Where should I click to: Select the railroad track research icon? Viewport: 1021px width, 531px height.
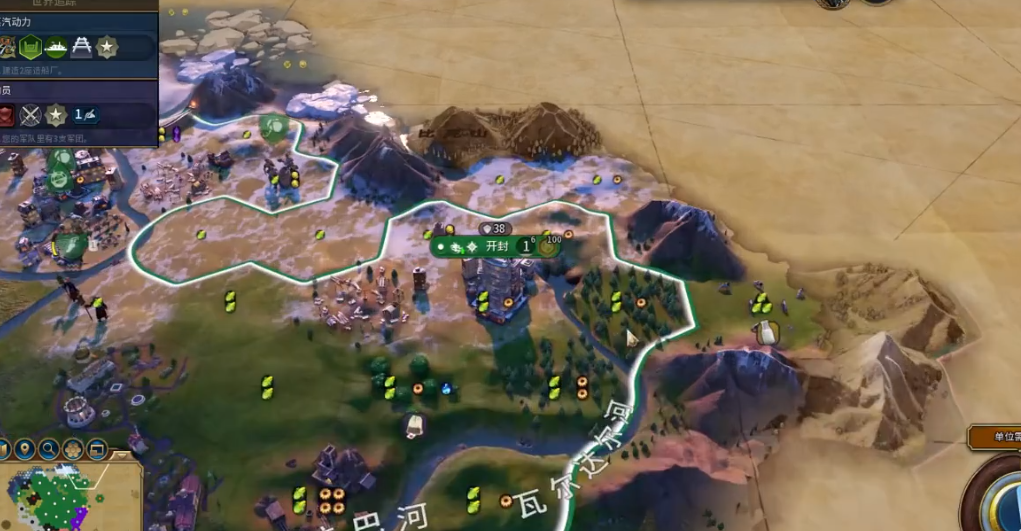(81, 47)
